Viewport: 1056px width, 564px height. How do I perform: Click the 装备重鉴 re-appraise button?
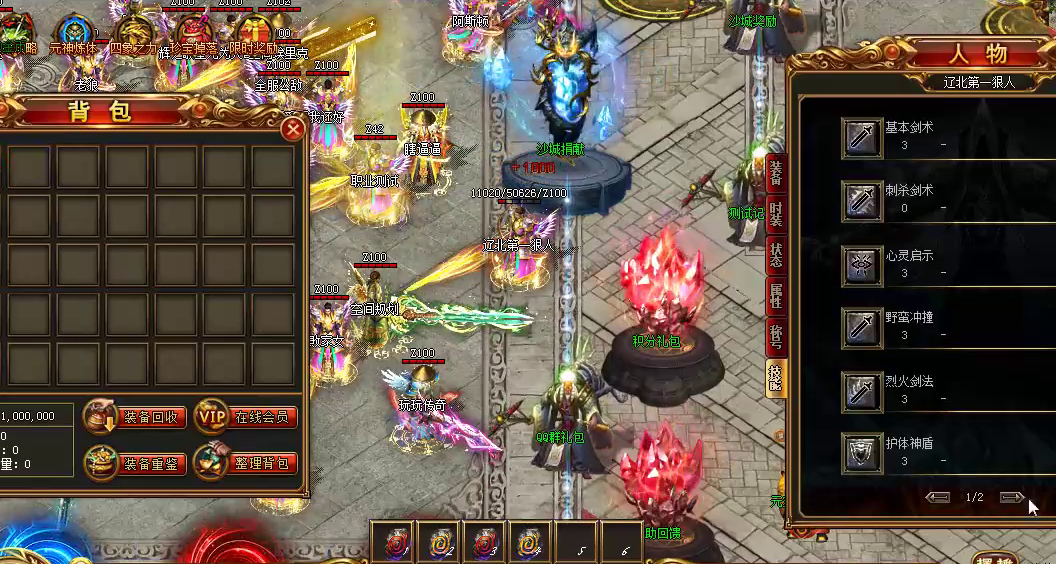point(136,463)
